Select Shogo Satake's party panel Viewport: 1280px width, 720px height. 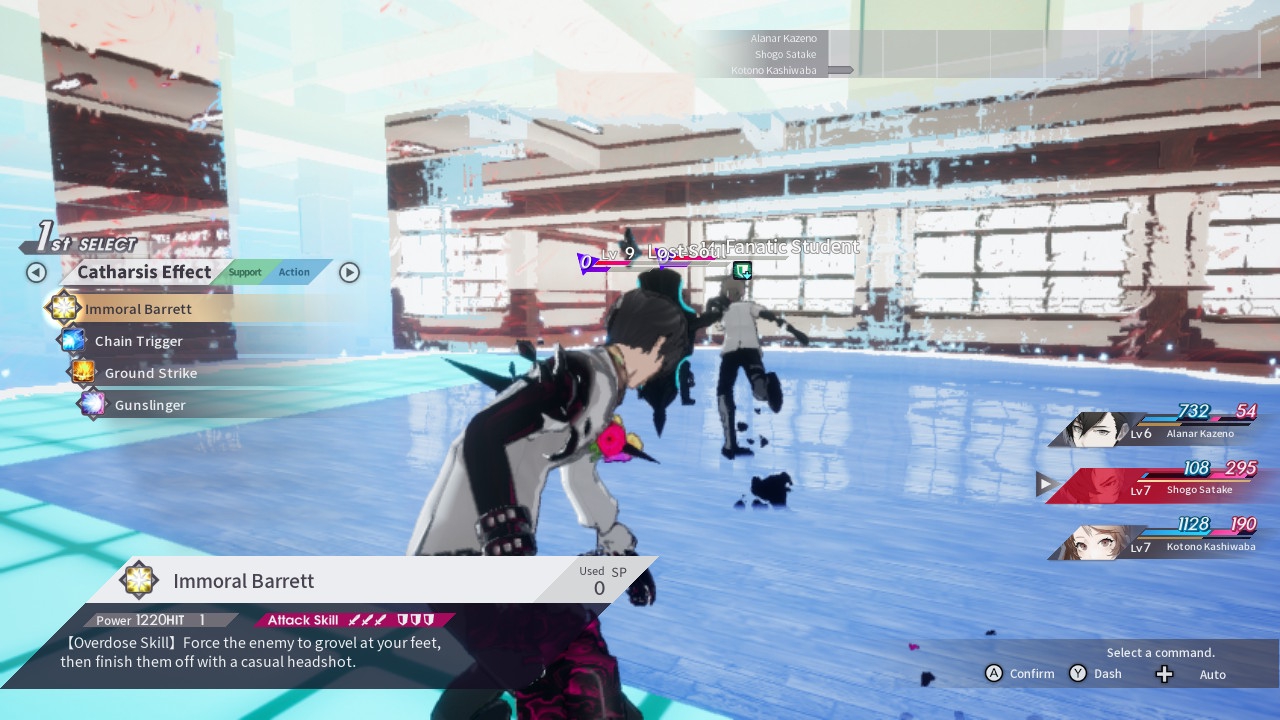[x=1155, y=485]
